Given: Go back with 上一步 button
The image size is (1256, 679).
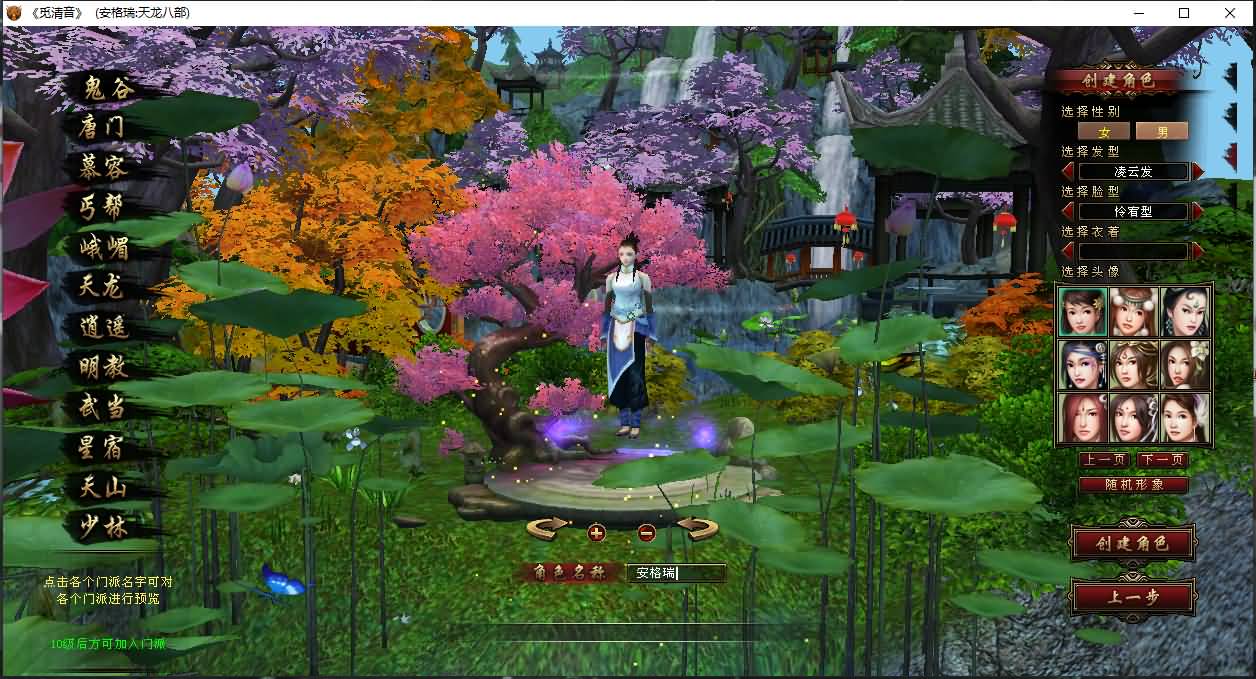Looking at the screenshot, I should pos(1132,597).
